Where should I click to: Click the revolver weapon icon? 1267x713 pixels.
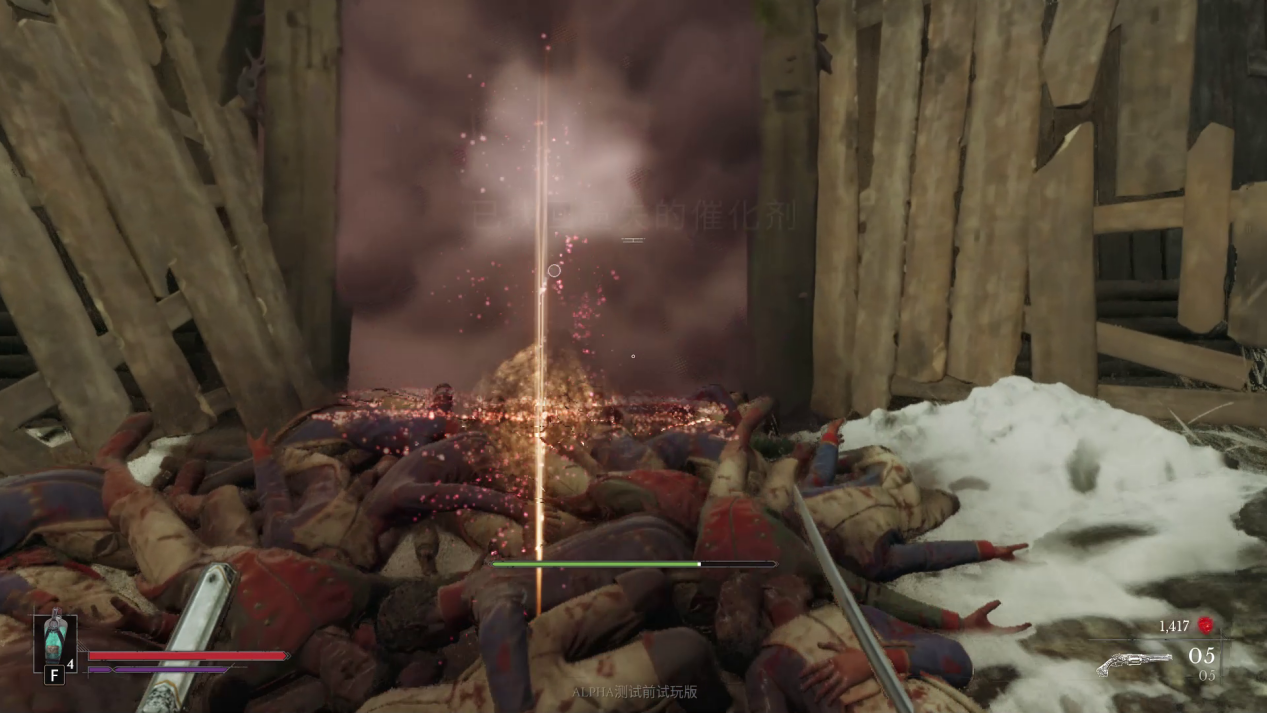[x=1133, y=663]
